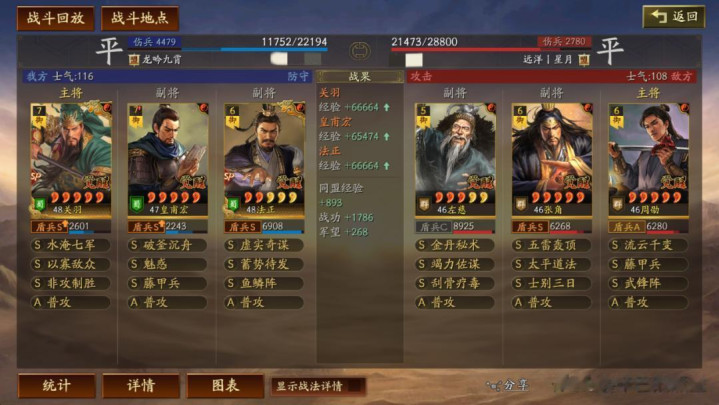This screenshot has width=719, height=405.
Task: Select the 周瑜 enemy general portrait
Action: pyautogui.click(x=648, y=159)
